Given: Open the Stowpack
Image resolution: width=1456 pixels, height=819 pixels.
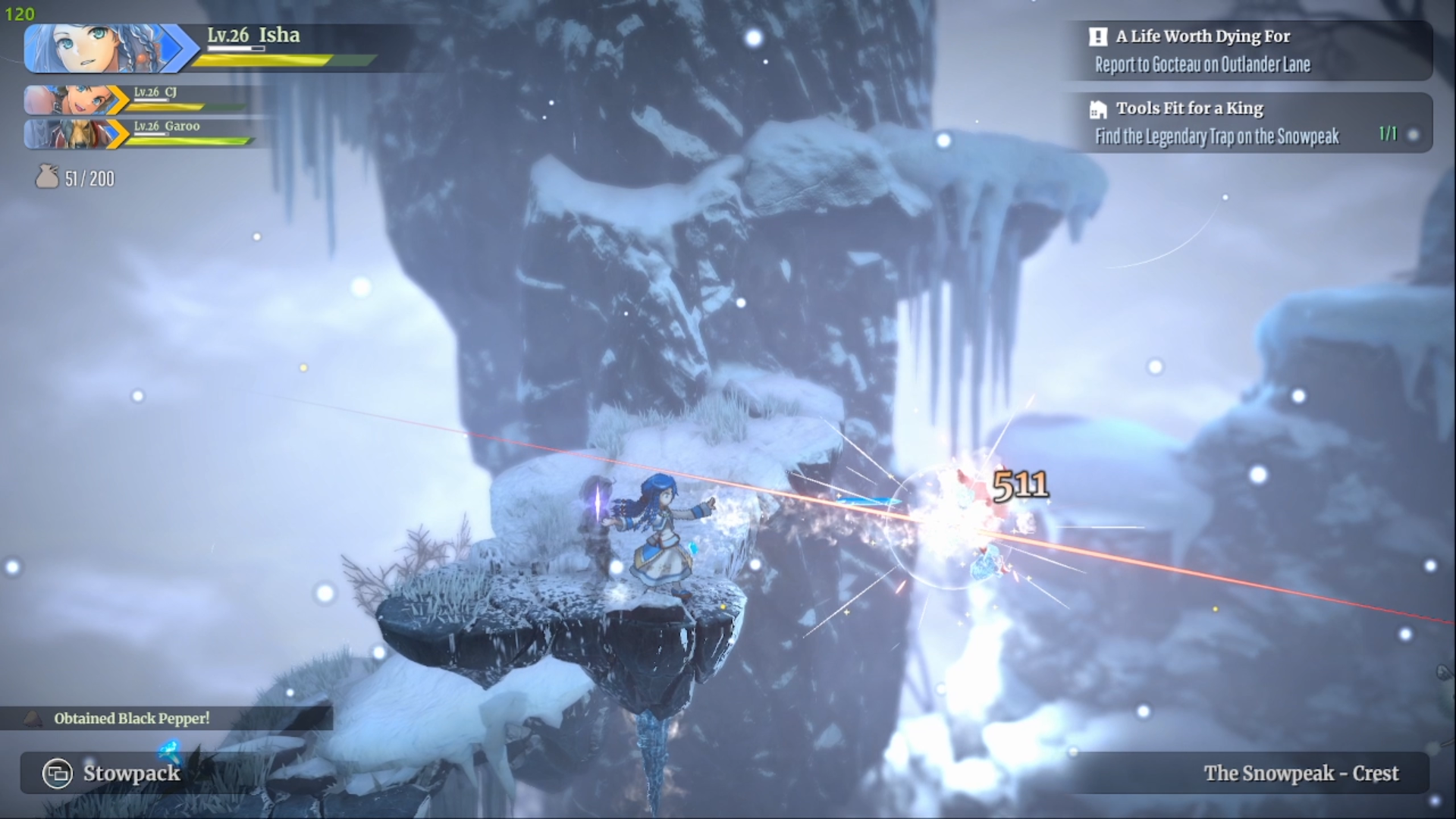Looking at the screenshot, I should [x=114, y=773].
